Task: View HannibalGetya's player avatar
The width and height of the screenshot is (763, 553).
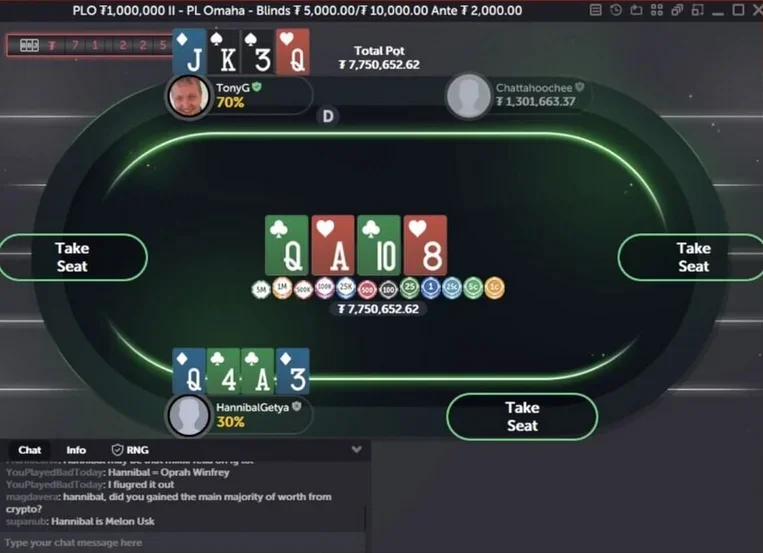Action: click(x=188, y=415)
